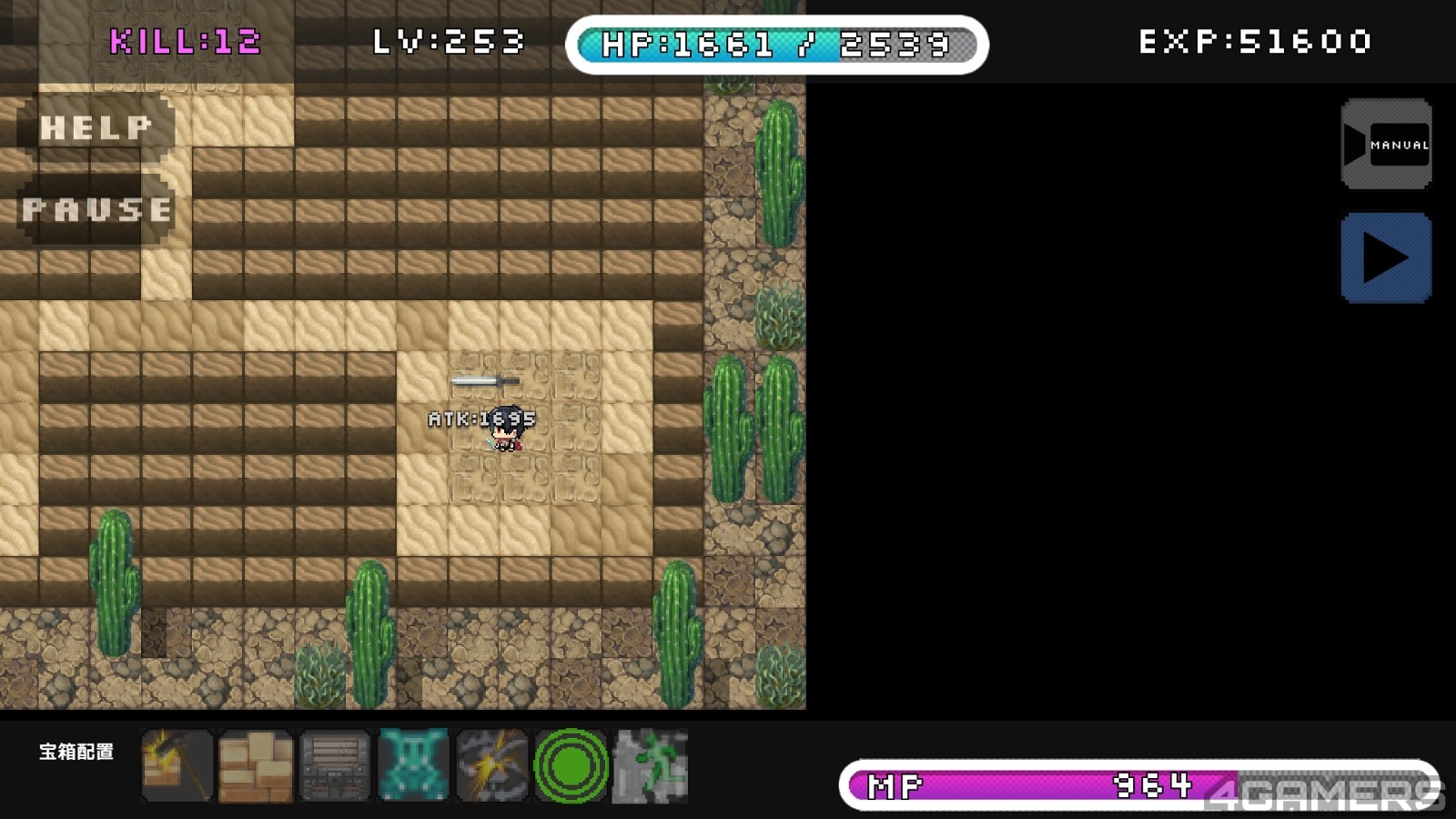Activate the lightning spark trap icon
Screen dimensions: 1456x819
(x=492, y=766)
